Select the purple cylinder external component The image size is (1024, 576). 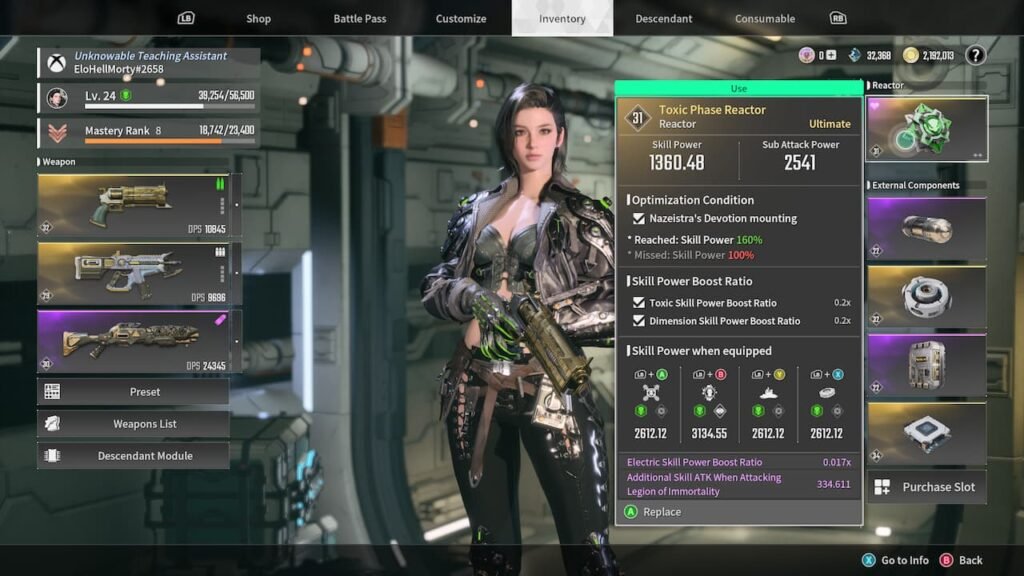(x=926, y=229)
